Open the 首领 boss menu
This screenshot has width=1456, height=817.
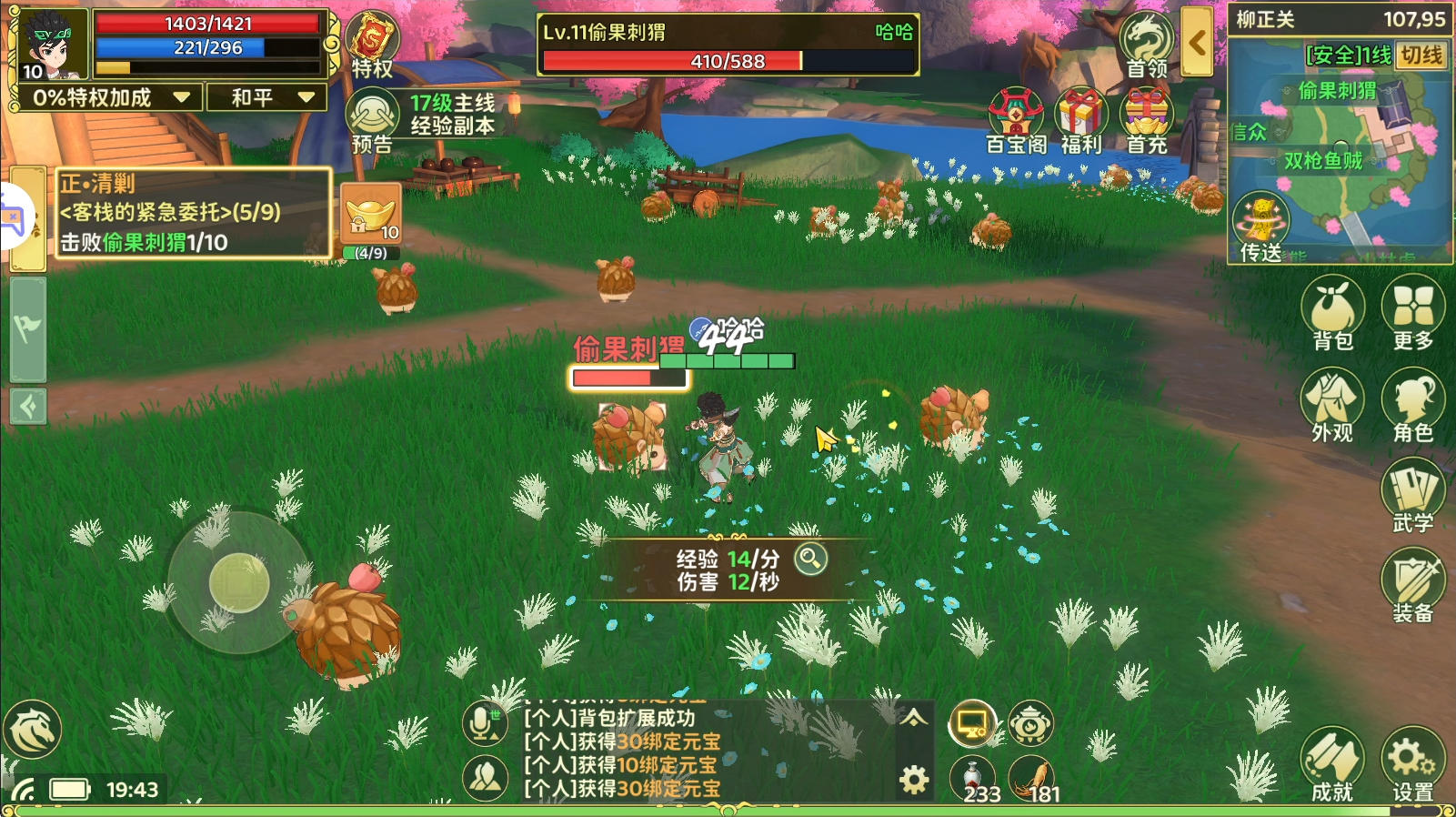pyautogui.click(x=1147, y=45)
